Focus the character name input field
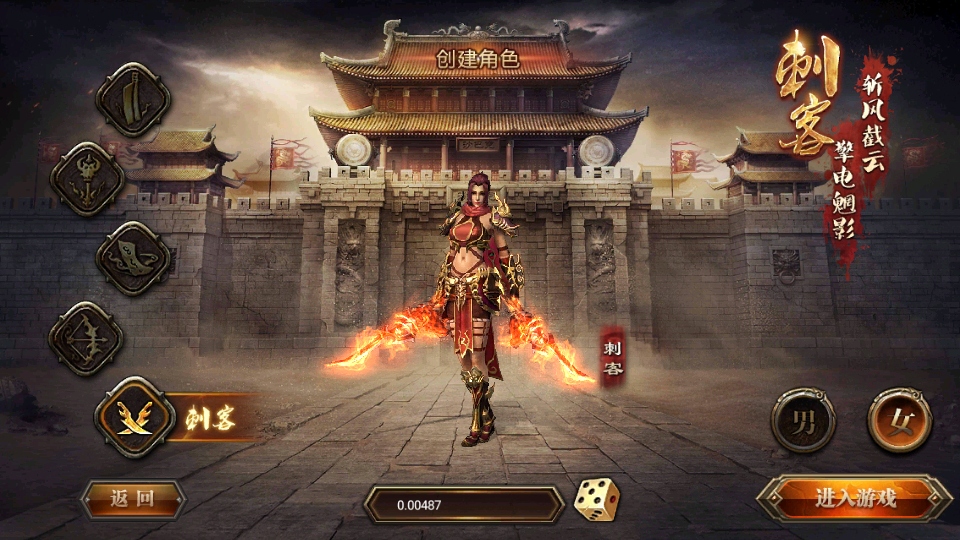The height and width of the screenshot is (540, 960). (x=463, y=504)
